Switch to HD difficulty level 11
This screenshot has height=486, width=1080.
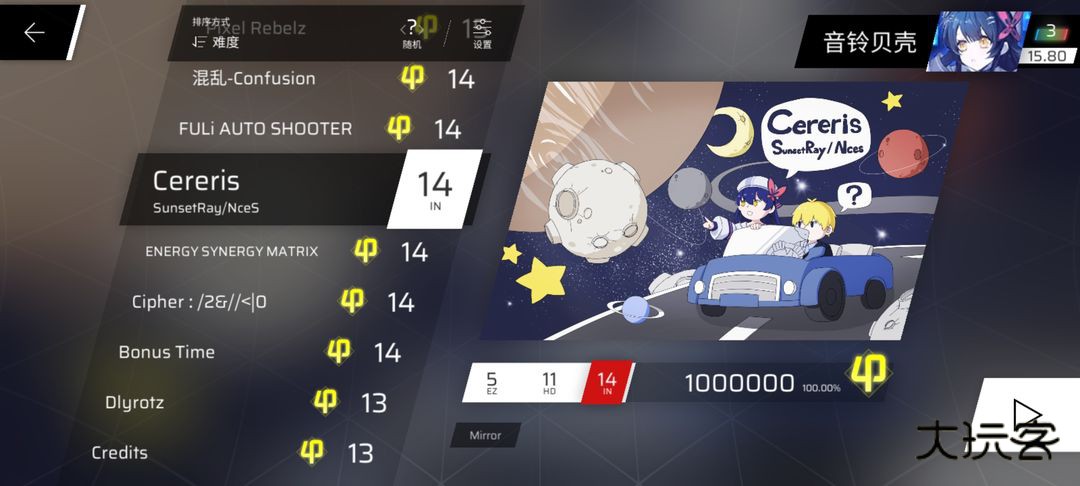click(x=549, y=383)
